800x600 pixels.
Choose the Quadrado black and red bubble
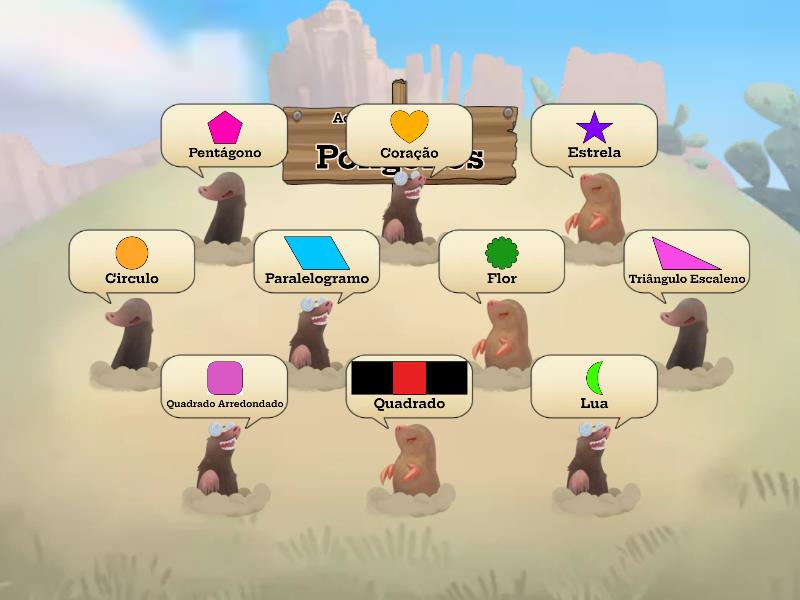[409, 386]
